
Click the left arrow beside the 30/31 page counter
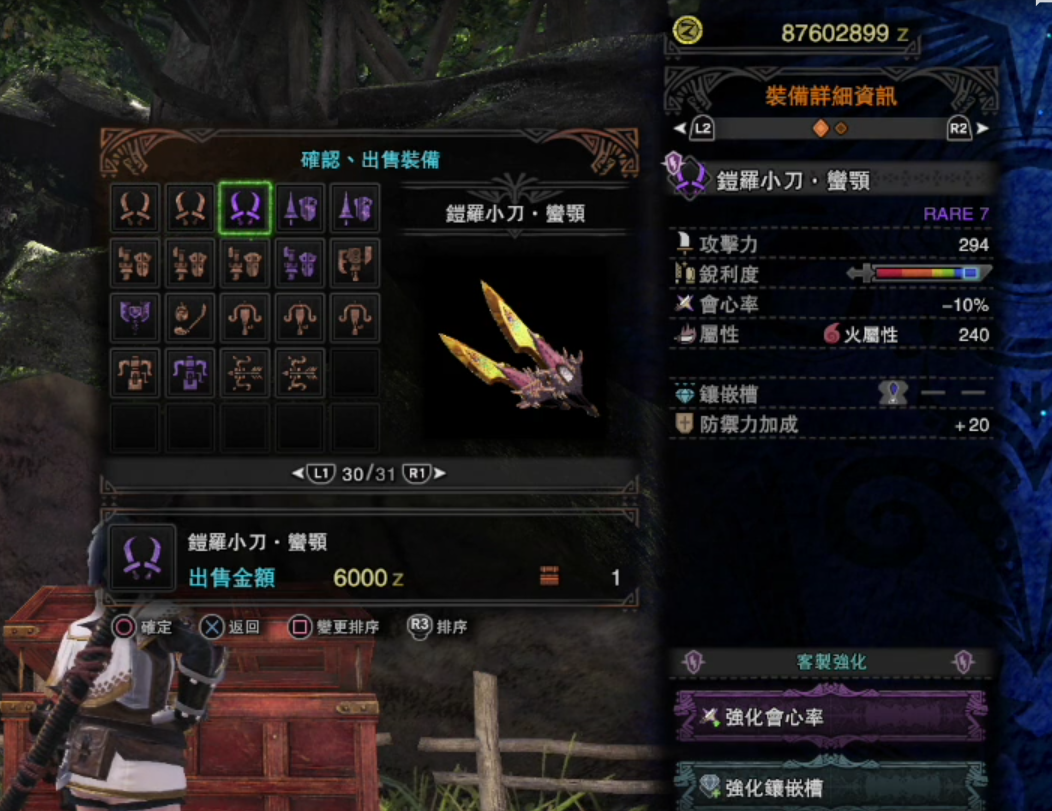click(x=297, y=474)
